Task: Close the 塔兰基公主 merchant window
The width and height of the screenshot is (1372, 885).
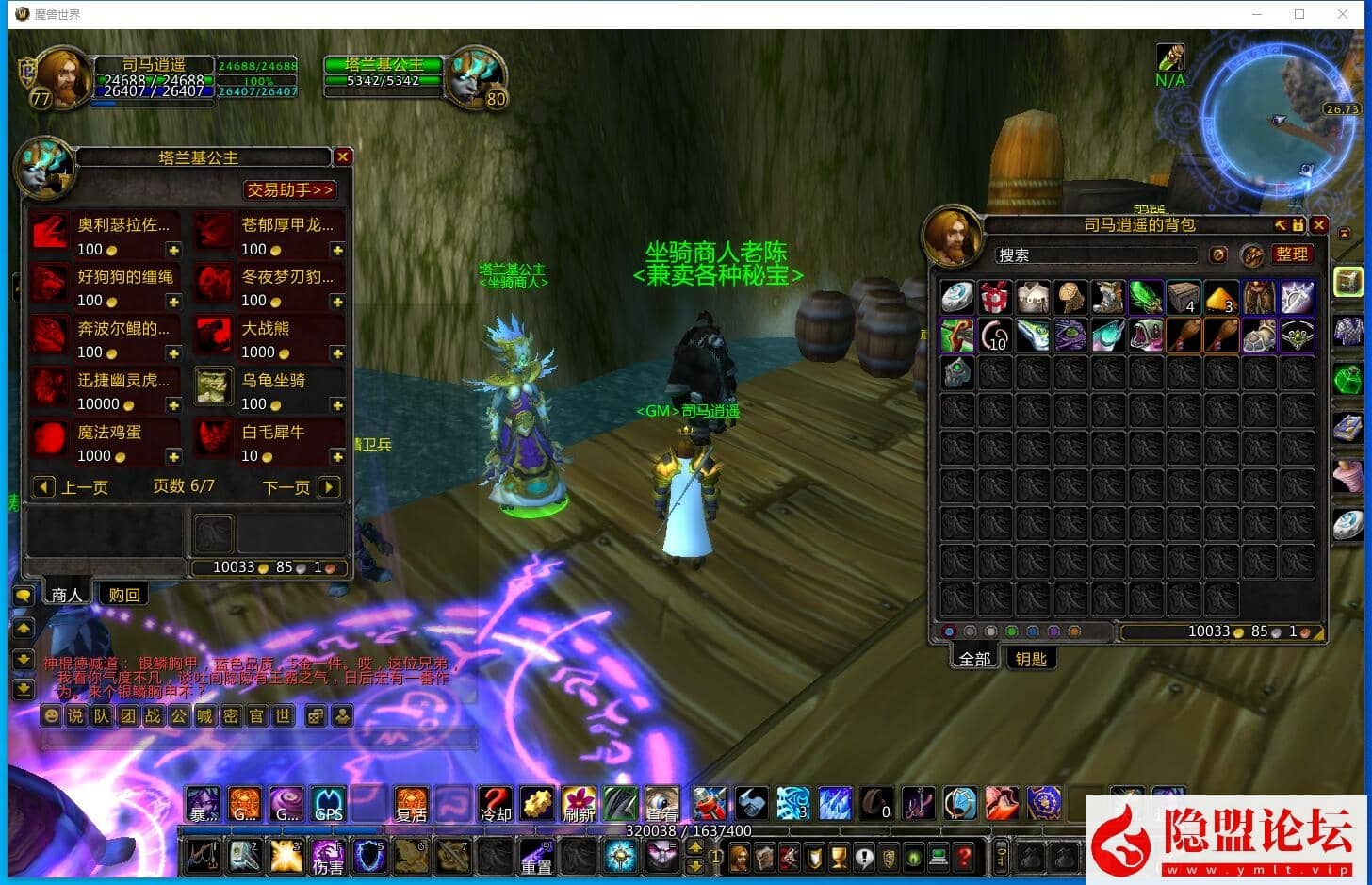Action: (343, 156)
